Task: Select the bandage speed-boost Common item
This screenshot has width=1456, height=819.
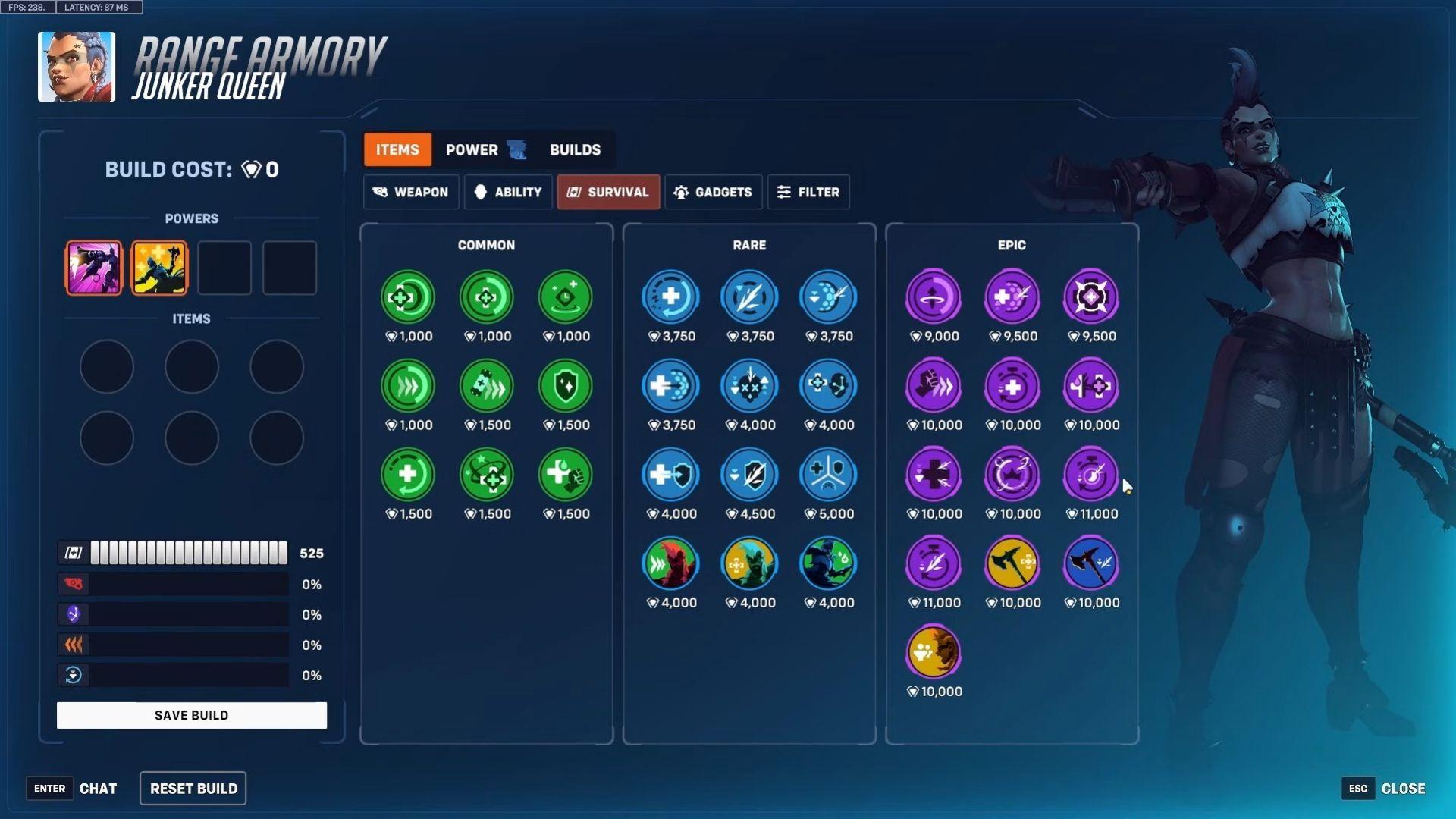Action: pyautogui.click(x=486, y=386)
